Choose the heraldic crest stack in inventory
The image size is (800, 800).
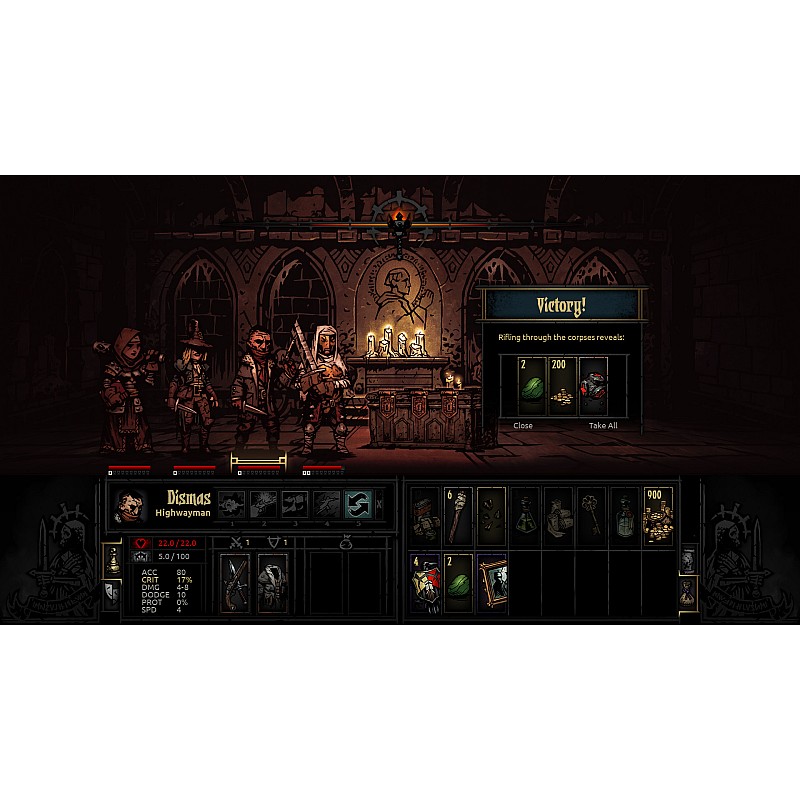click(x=425, y=583)
